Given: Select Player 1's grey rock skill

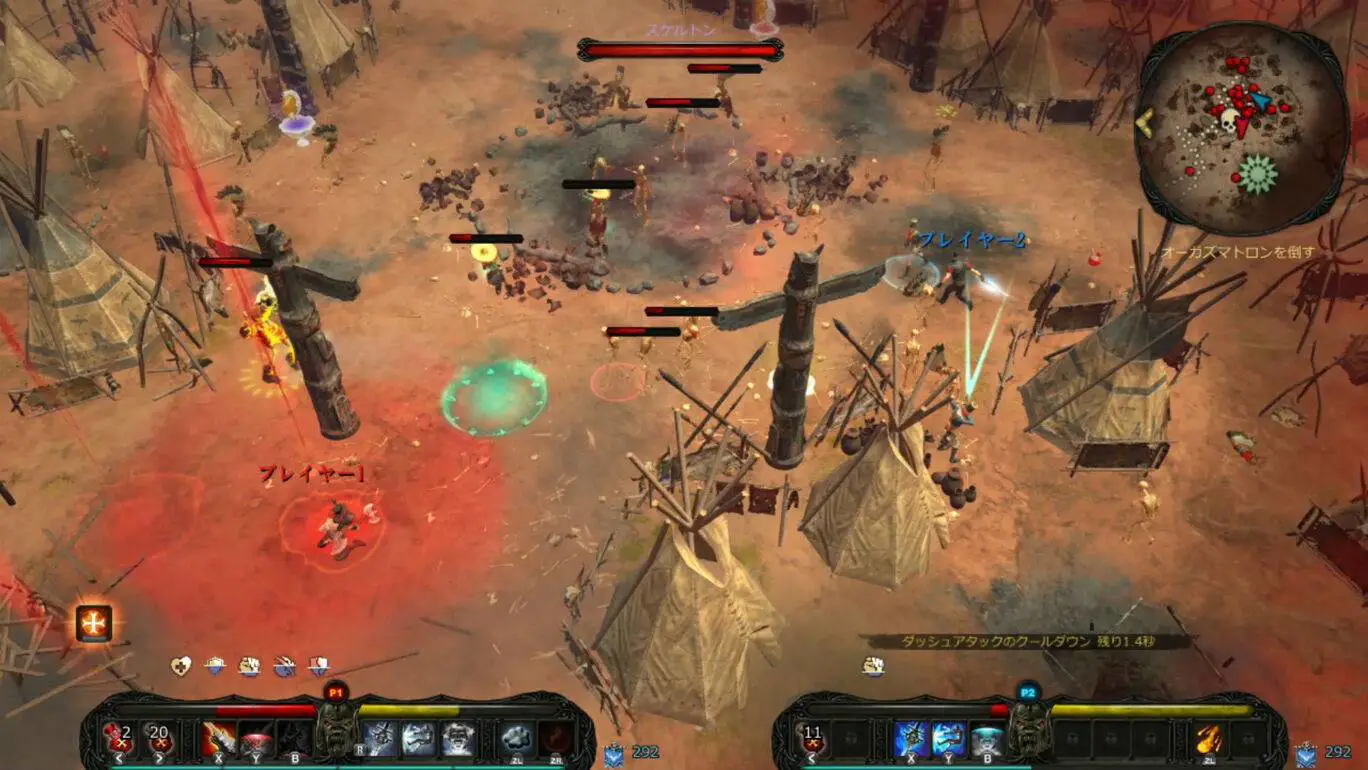Looking at the screenshot, I should click(517, 738).
